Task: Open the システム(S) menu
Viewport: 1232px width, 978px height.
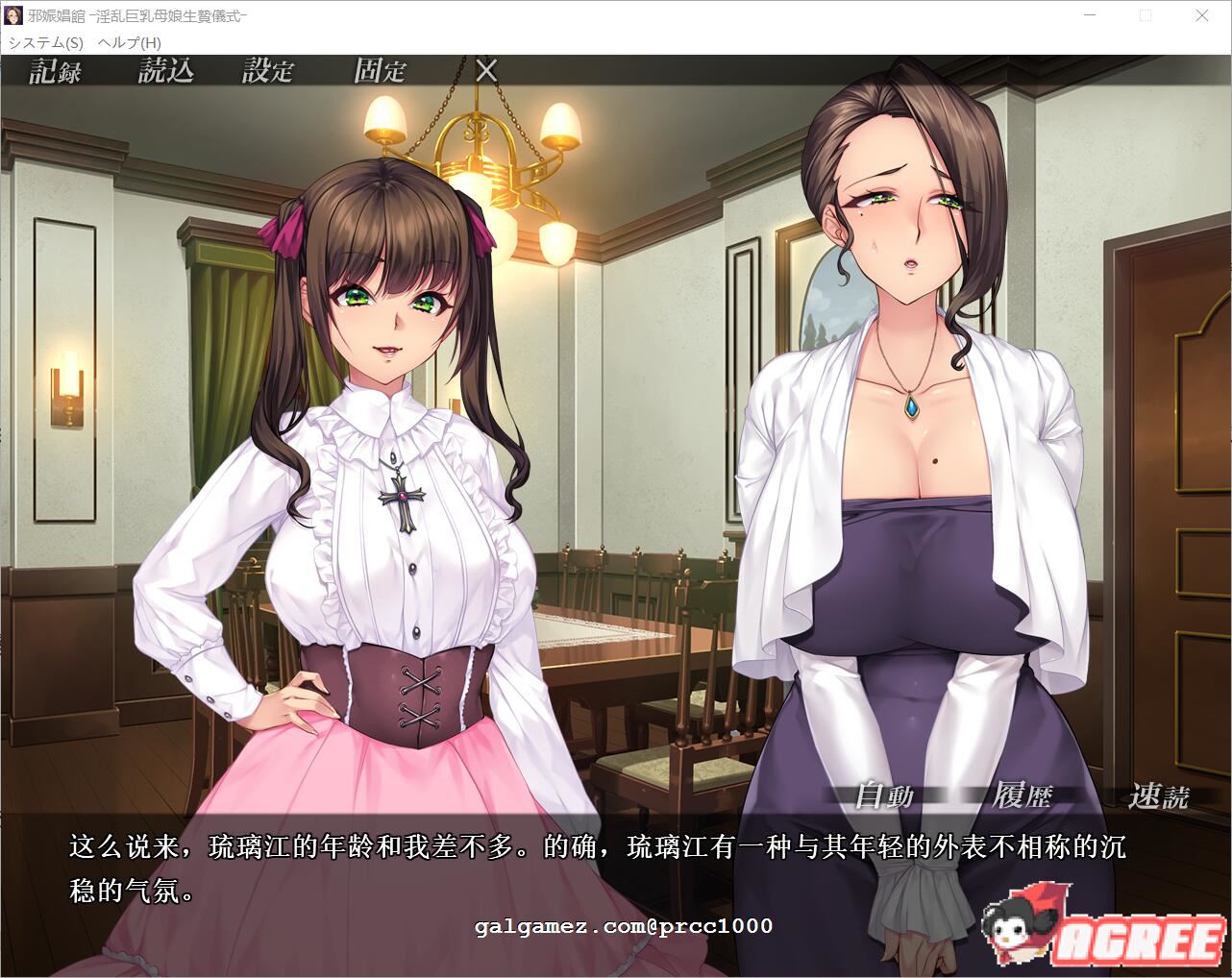Action: pyautogui.click(x=43, y=43)
